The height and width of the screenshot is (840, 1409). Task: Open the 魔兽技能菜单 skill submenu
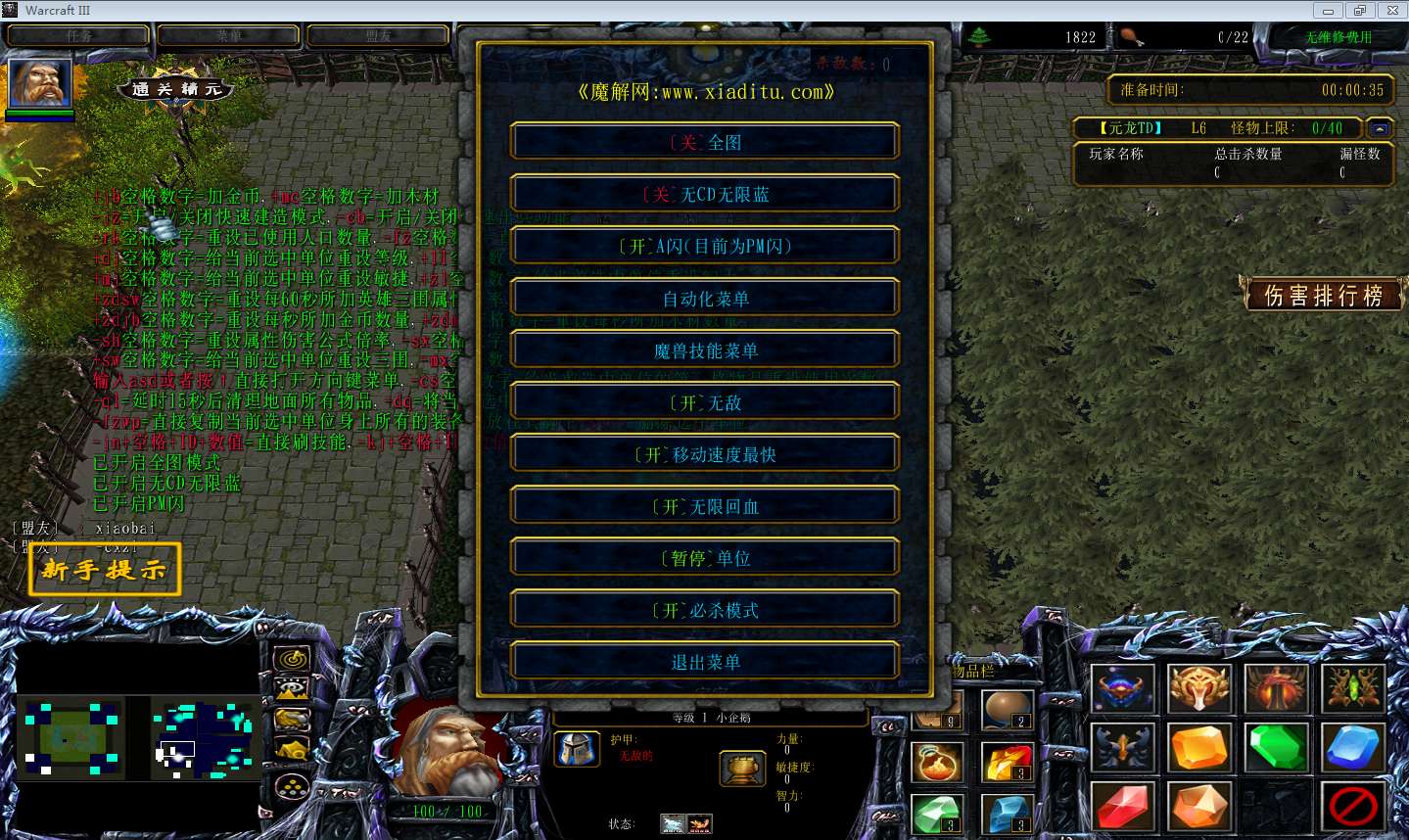[x=703, y=350]
